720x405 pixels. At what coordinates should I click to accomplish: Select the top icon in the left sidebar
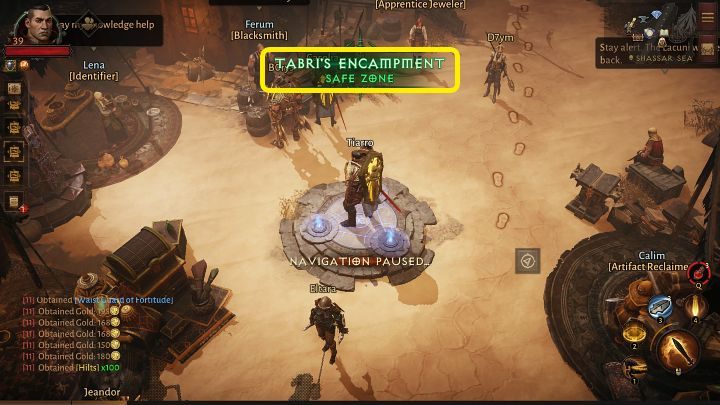point(15,88)
